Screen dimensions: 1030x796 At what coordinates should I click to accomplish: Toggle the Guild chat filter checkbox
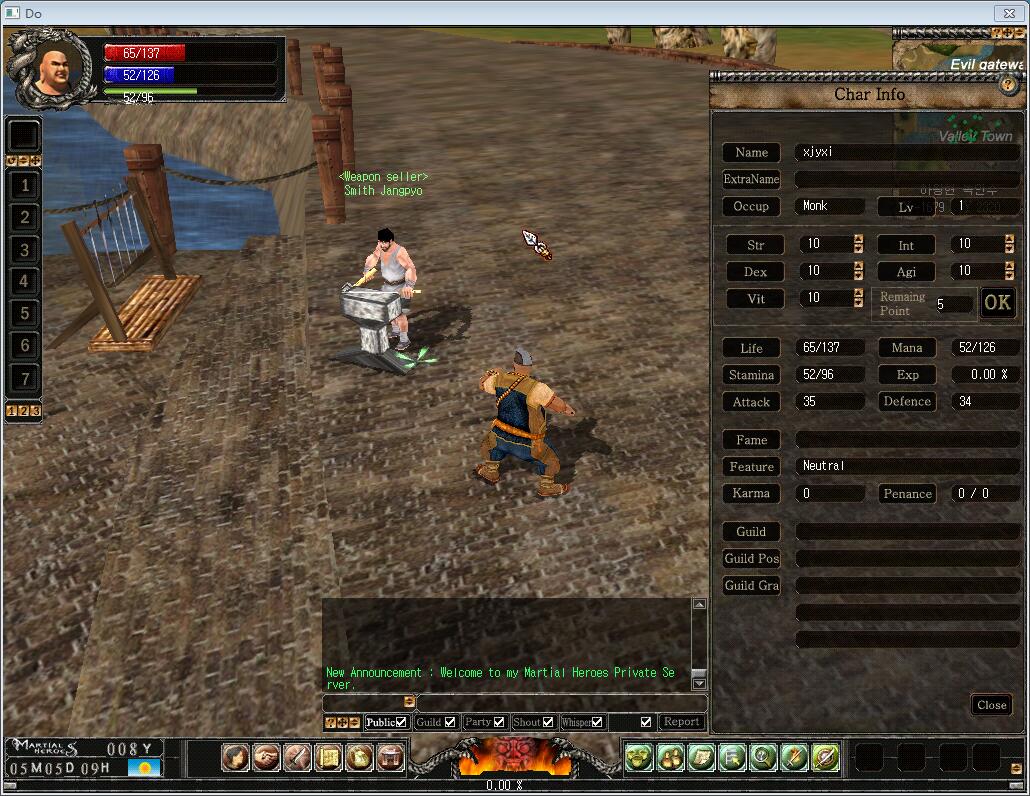pyautogui.click(x=450, y=722)
